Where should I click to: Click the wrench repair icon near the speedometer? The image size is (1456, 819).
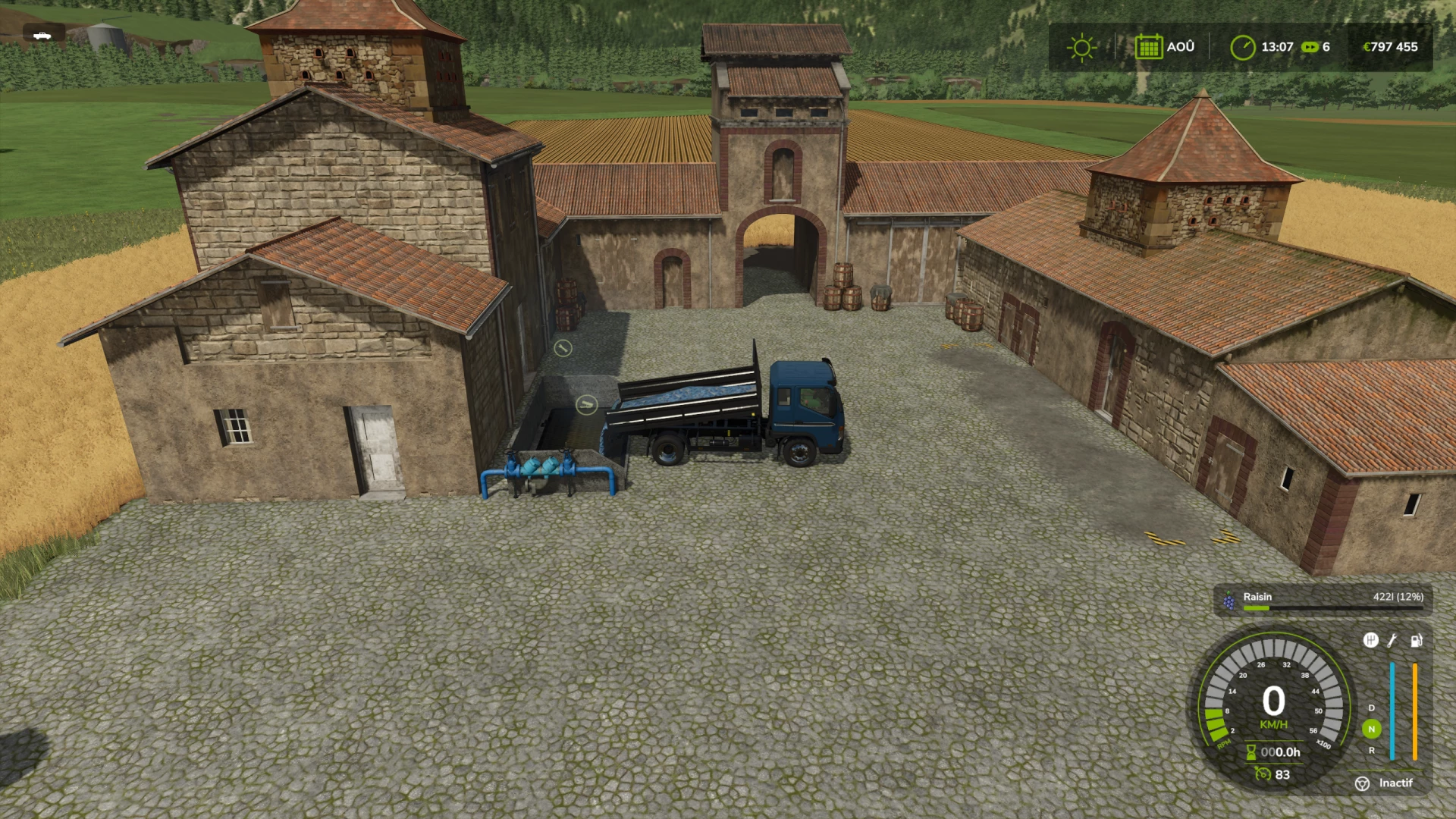click(1392, 641)
